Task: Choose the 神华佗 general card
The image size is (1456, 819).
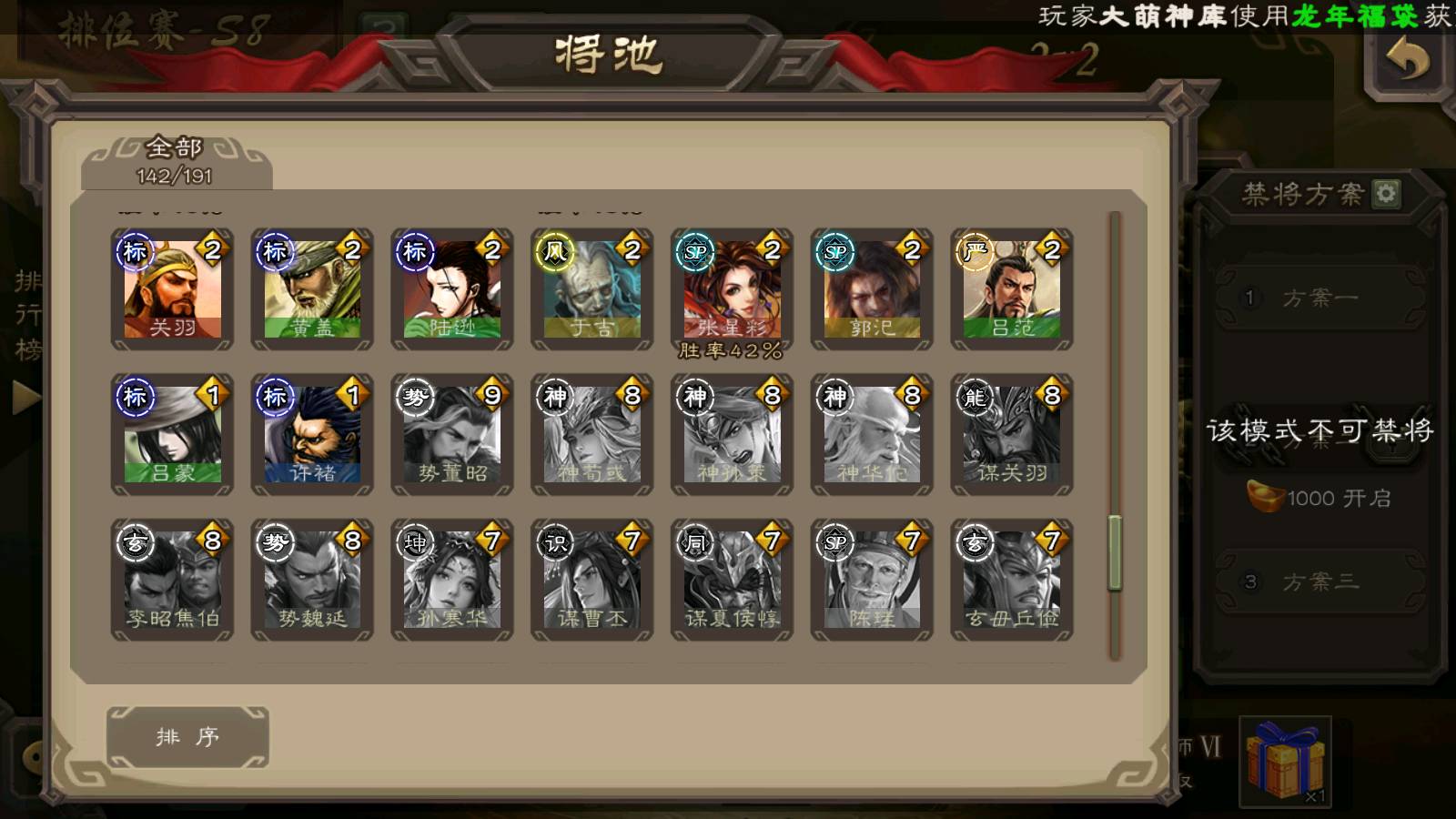Action: [x=872, y=435]
